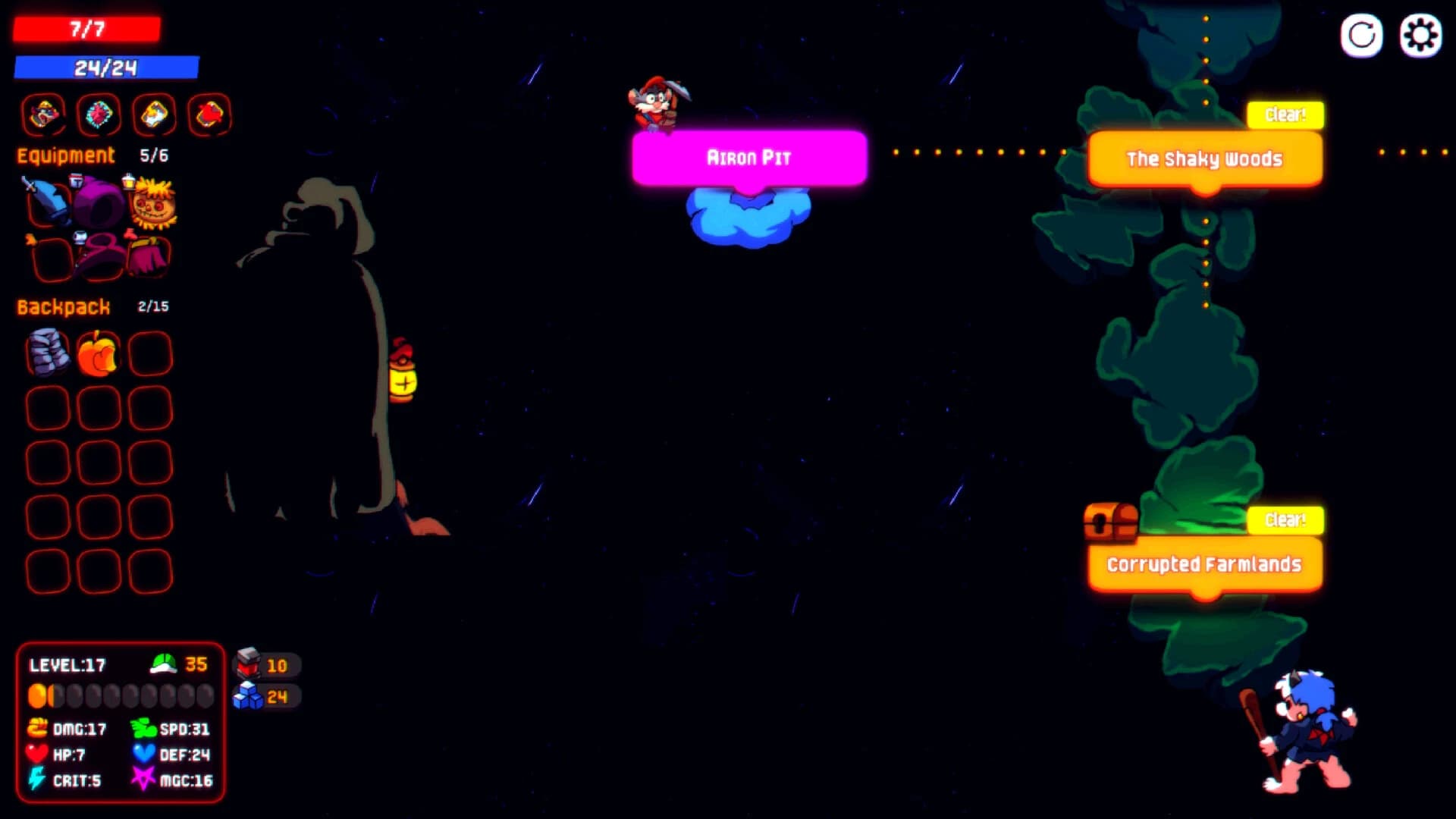Screen dimensions: 1456x819
Task: Open the yellow scroll card icon
Action: coord(154,114)
